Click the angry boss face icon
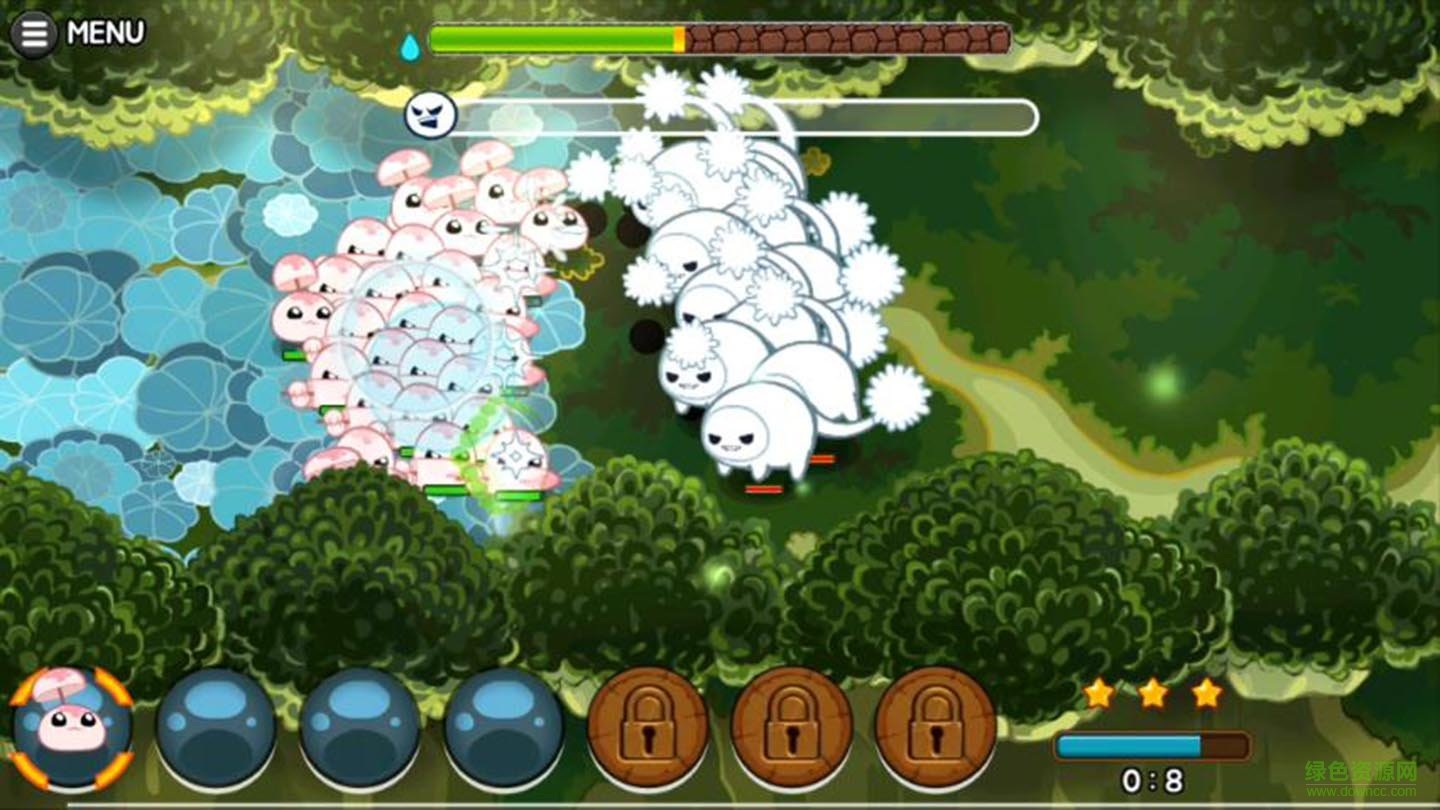This screenshot has width=1440, height=810. [430, 115]
